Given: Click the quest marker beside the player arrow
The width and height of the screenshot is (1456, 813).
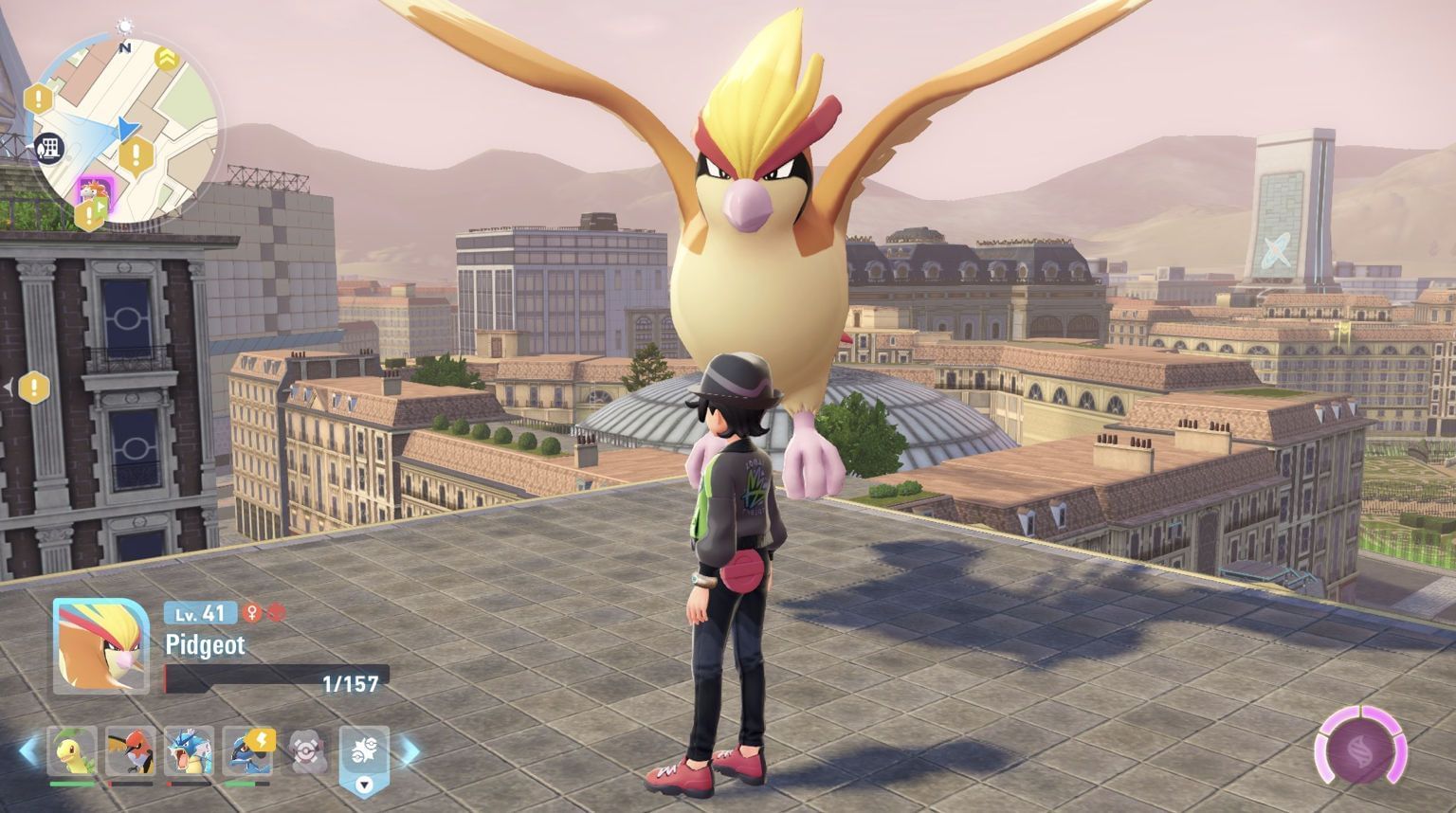Looking at the screenshot, I should click(x=137, y=154).
